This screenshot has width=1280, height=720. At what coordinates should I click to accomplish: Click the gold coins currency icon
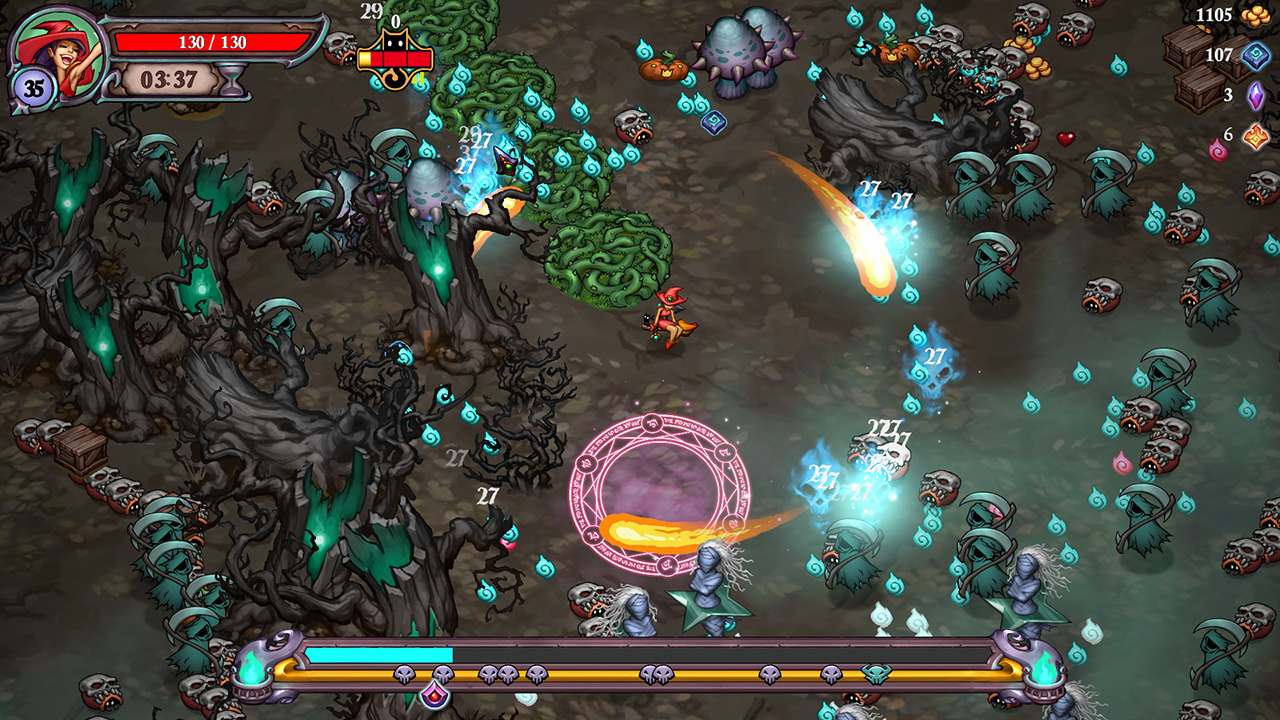[x=1256, y=16]
